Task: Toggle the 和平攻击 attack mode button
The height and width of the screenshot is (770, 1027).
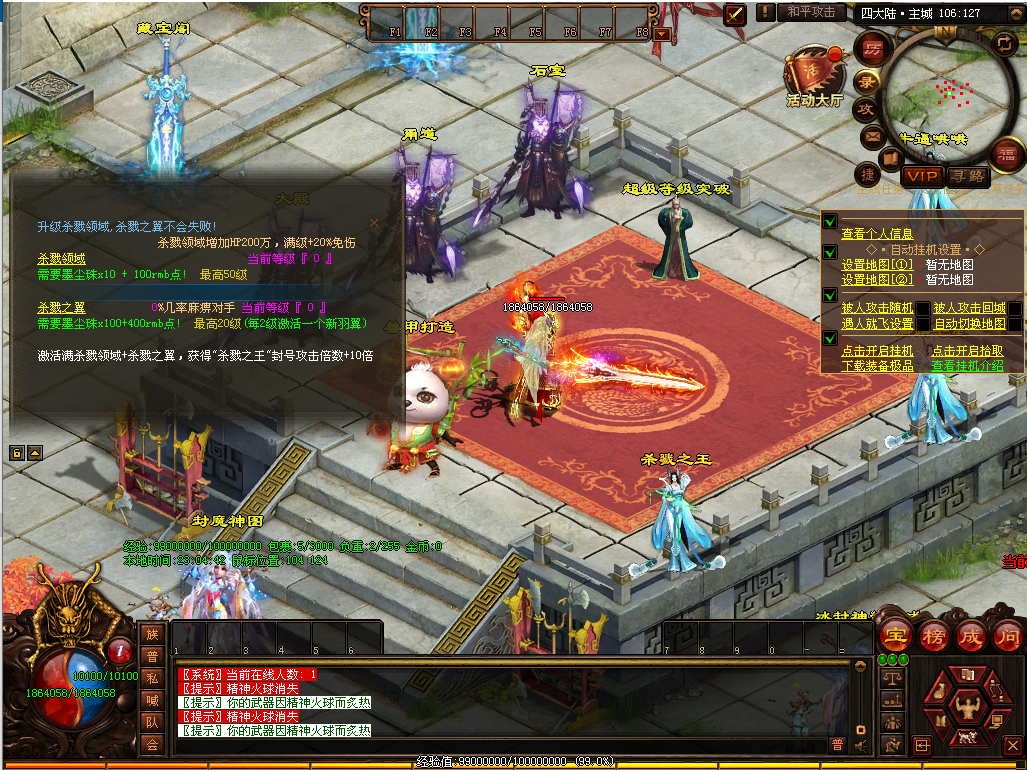Action: click(811, 12)
